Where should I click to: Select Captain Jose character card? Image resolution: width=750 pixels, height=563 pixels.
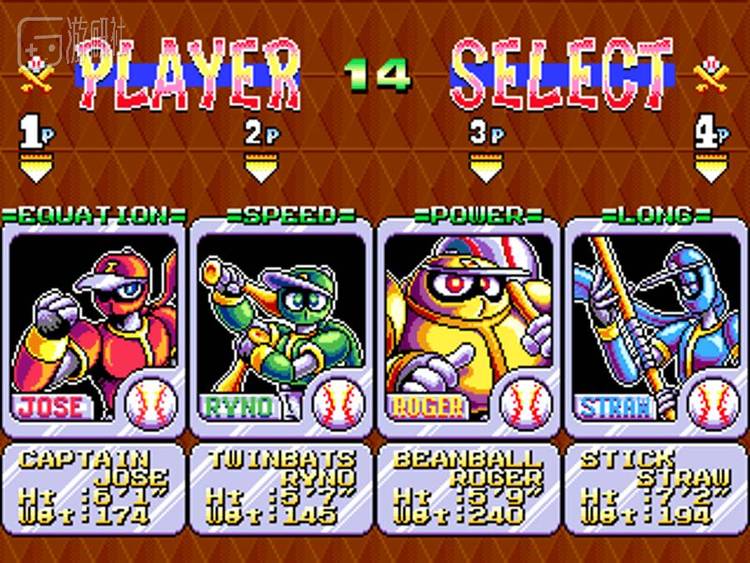tap(95, 325)
